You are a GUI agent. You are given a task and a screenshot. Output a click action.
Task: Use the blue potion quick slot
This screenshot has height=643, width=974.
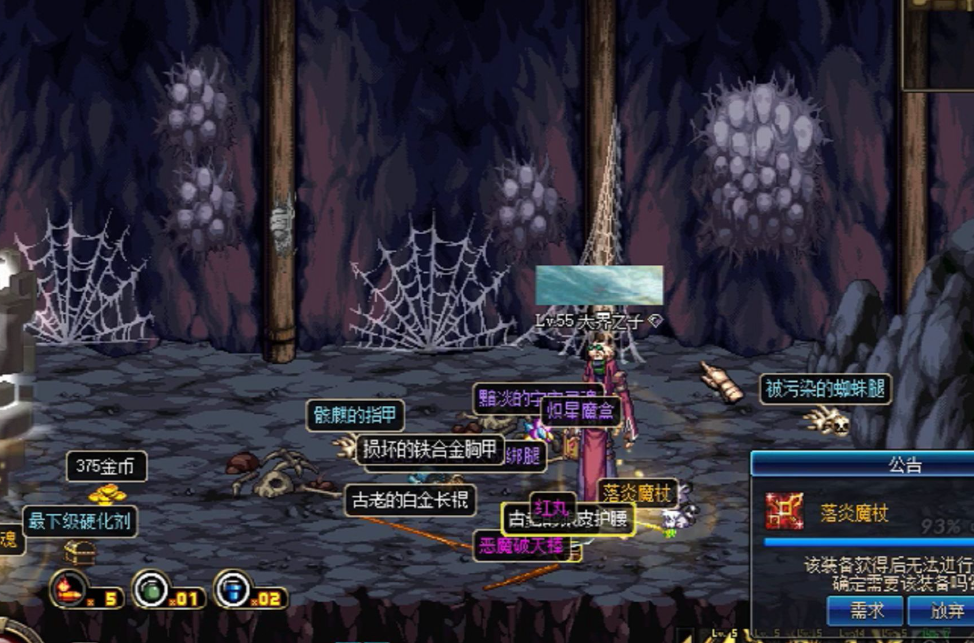click(x=232, y=588)
